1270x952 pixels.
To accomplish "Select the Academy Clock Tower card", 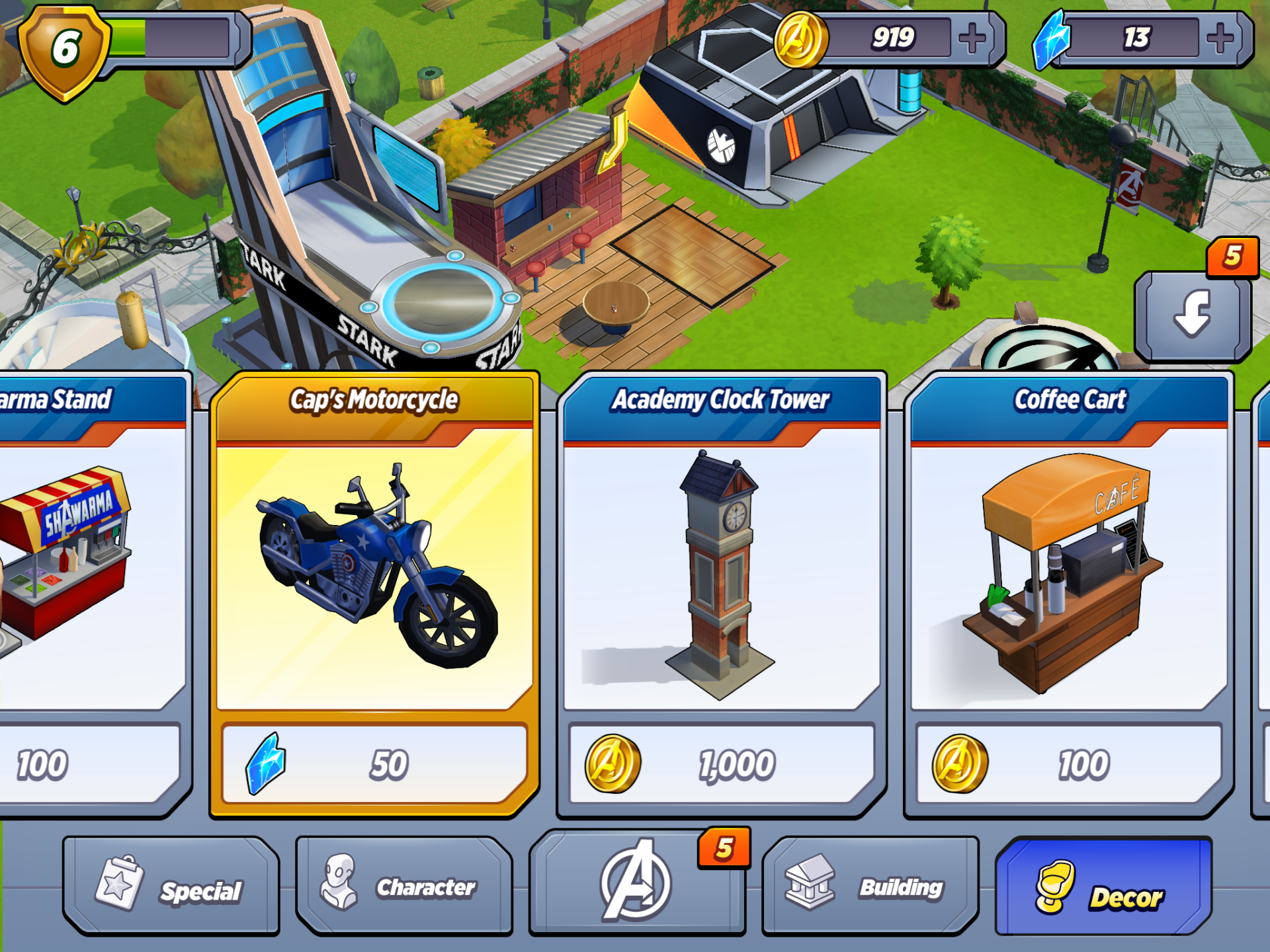I will [x=722, y=569].
